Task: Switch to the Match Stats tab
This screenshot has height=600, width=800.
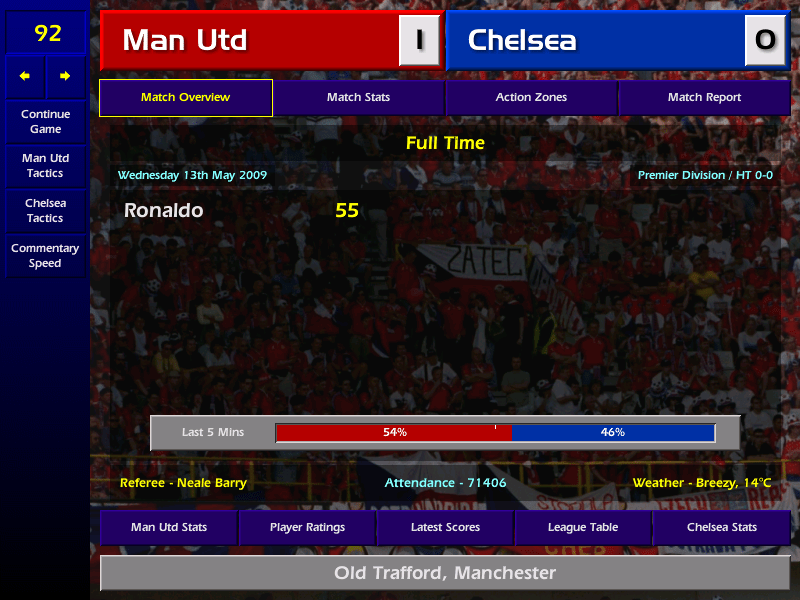Action: pos(359,98)
